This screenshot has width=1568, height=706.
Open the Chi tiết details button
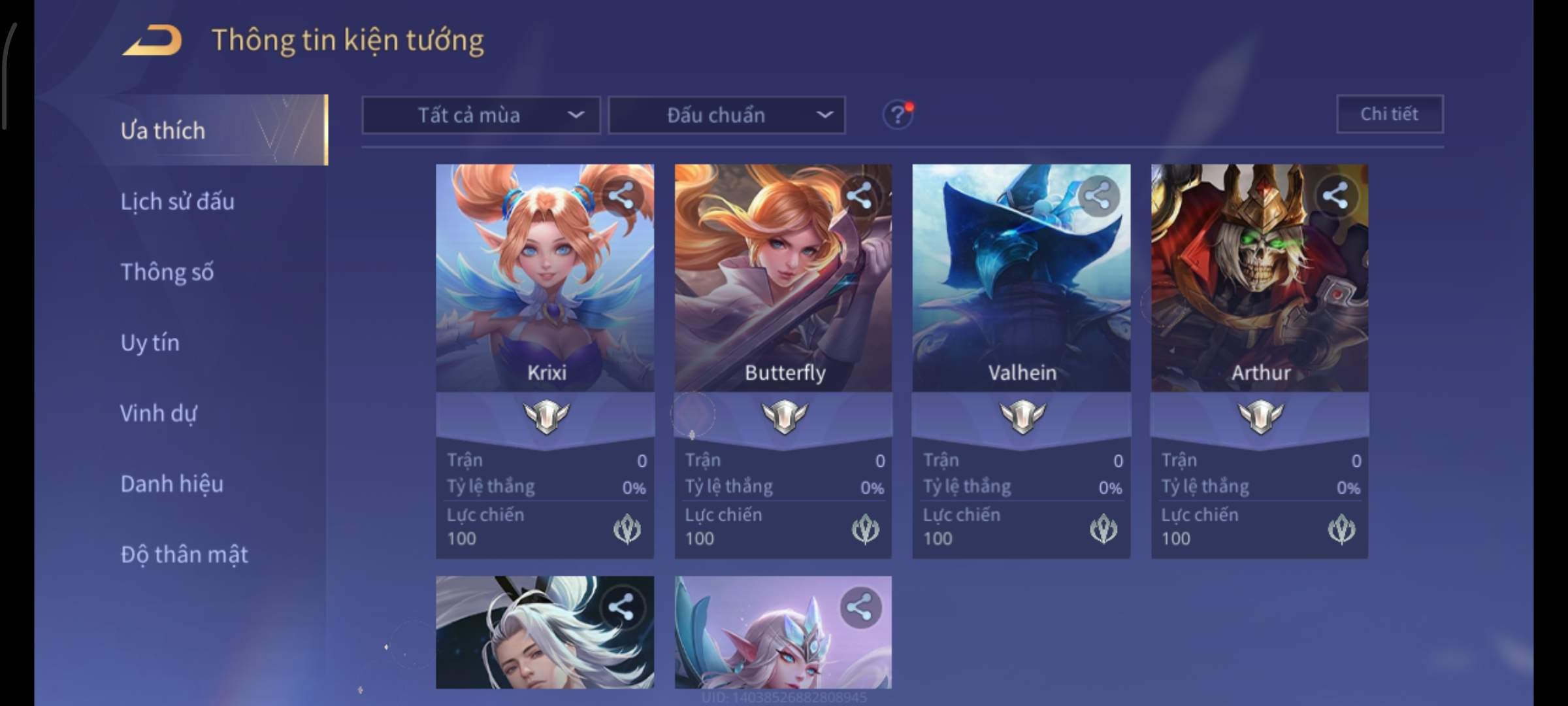click(1390, 114)
